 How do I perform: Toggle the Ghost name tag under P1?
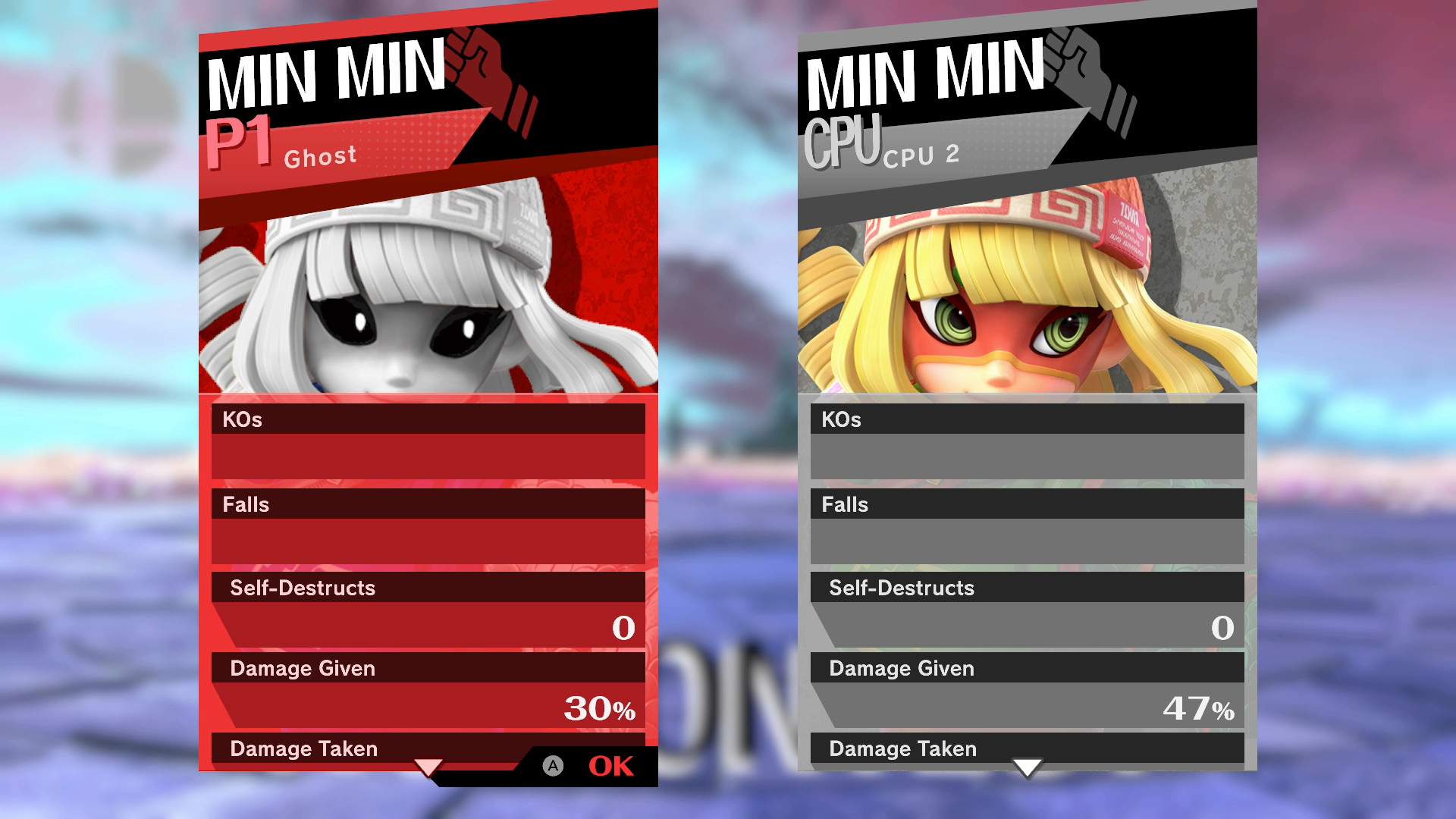[321, 156]
